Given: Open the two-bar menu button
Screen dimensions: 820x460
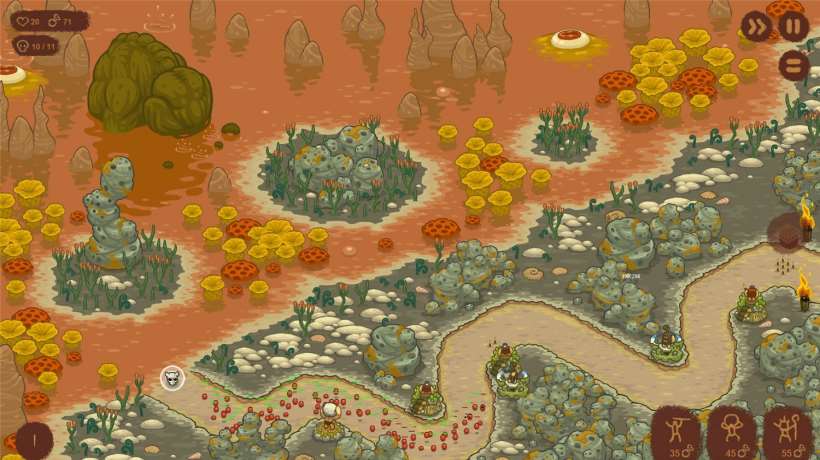Looking at the screenshot, I should [793, 65].
